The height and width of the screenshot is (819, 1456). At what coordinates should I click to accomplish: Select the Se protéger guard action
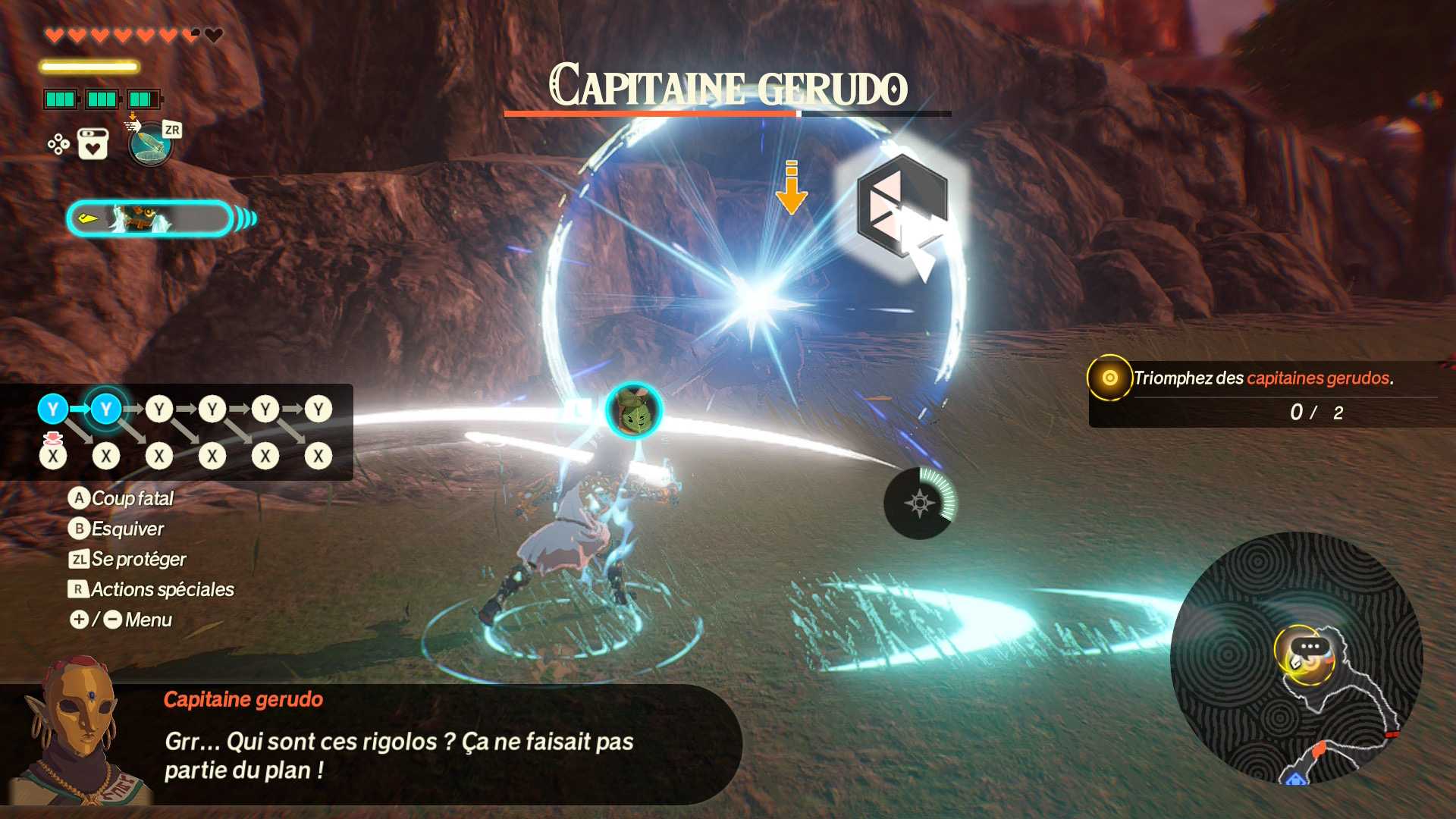click(127, 559)
